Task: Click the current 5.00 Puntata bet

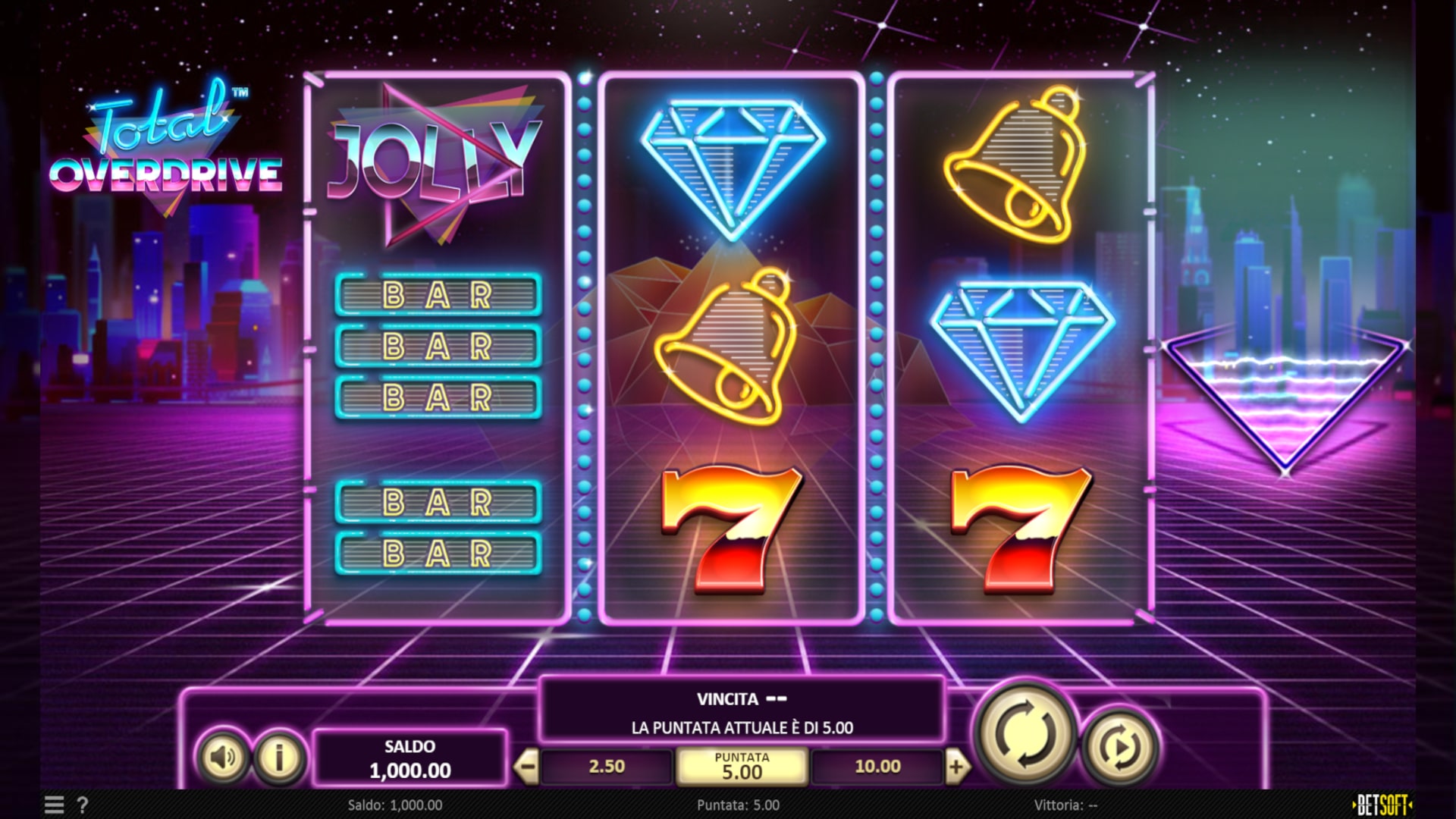Action: pyautogui.click(x=742, y=767)
